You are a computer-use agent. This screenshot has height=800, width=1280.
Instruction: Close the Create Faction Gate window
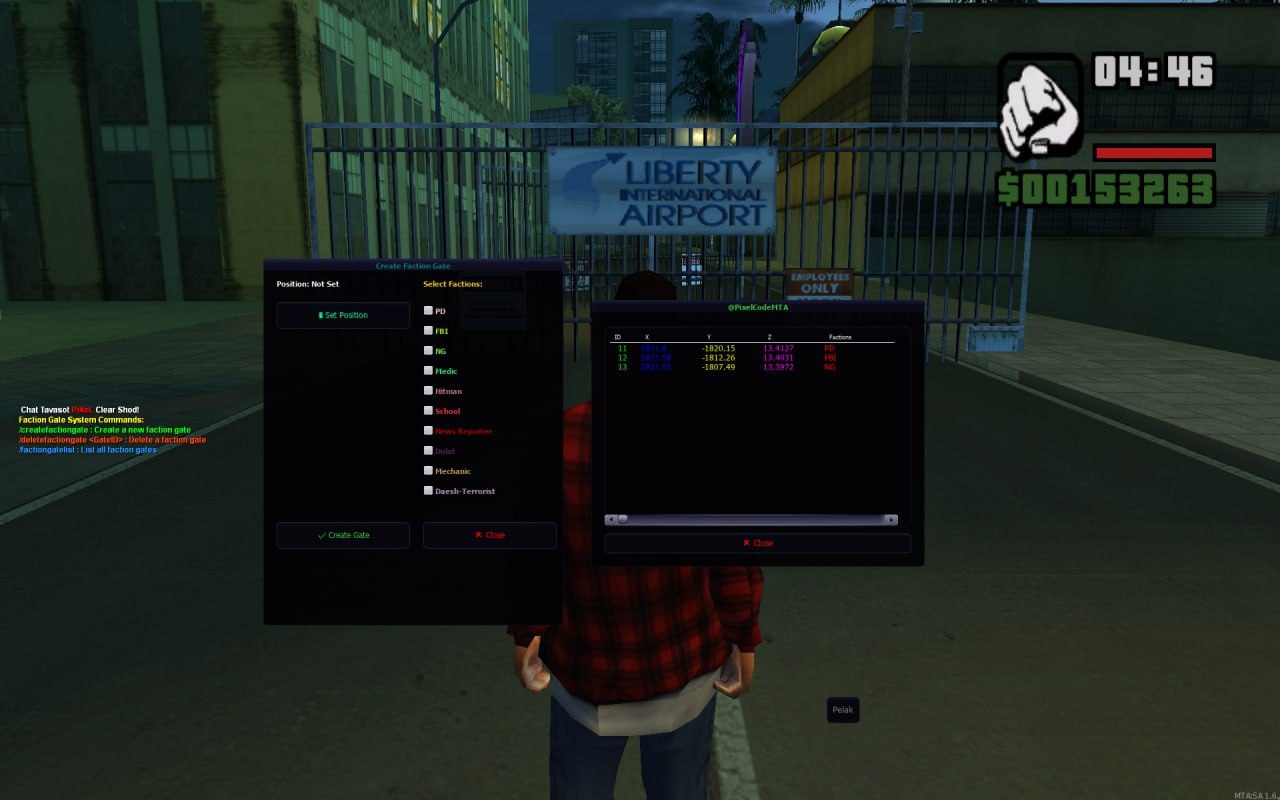coord(489,535)
